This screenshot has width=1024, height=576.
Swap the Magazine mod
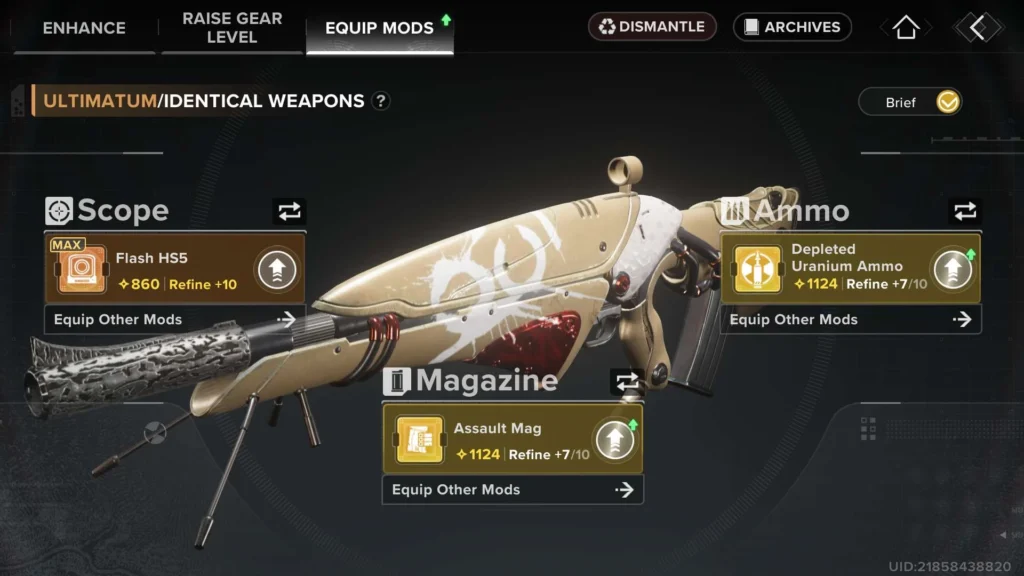pyautogui.click(x=627, y=381)
